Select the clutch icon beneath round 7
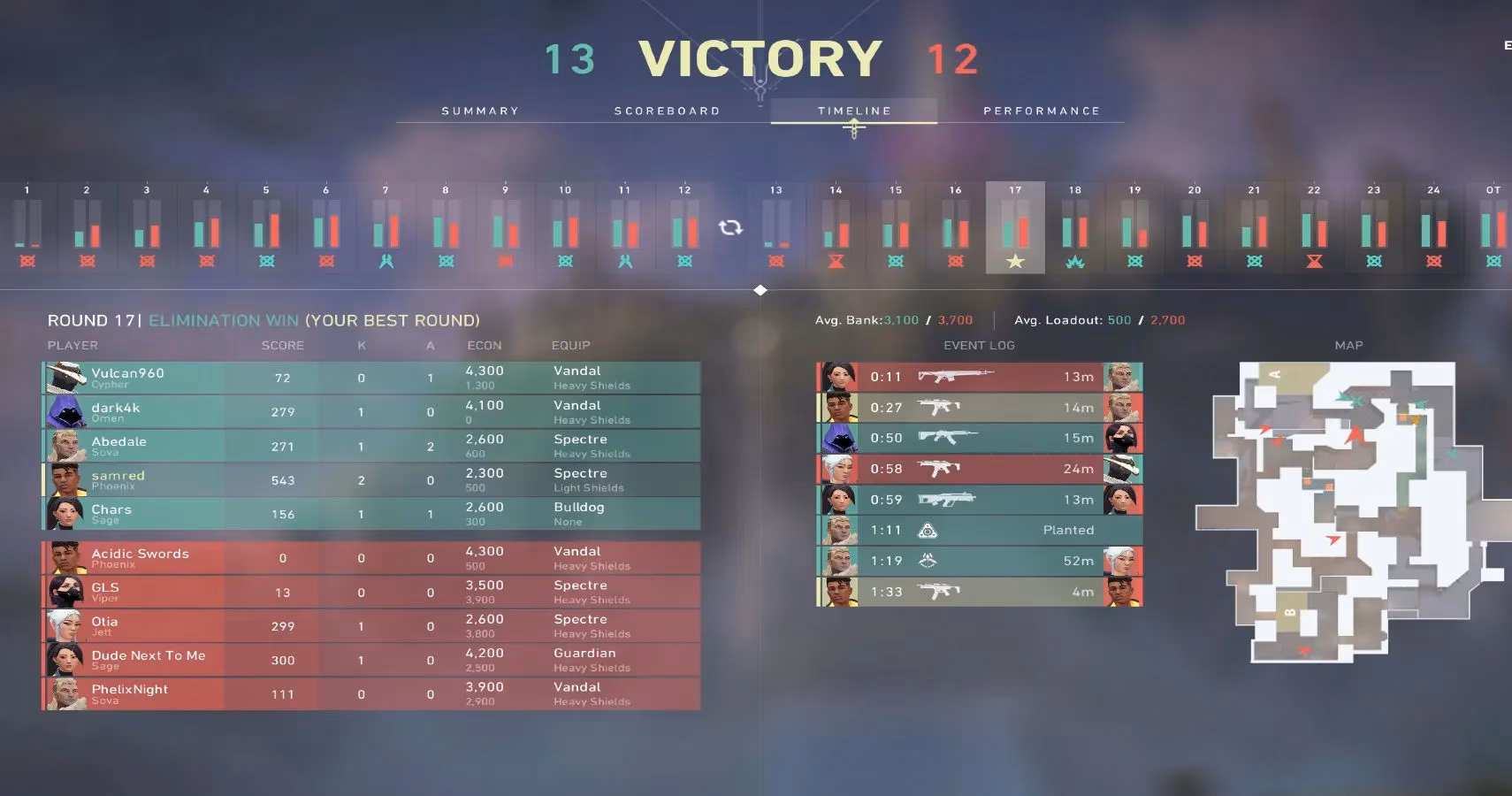This screenshot has width=1512, height=796. [x=386, y=261]
